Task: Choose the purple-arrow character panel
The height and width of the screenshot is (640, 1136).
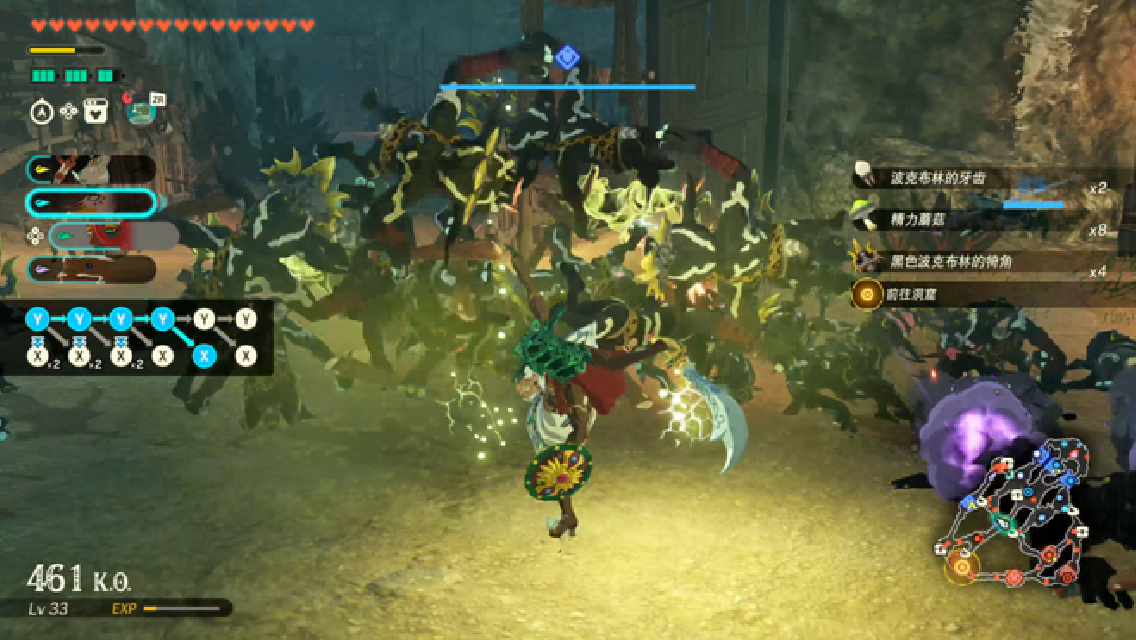Action: click(x=90, y=269)
